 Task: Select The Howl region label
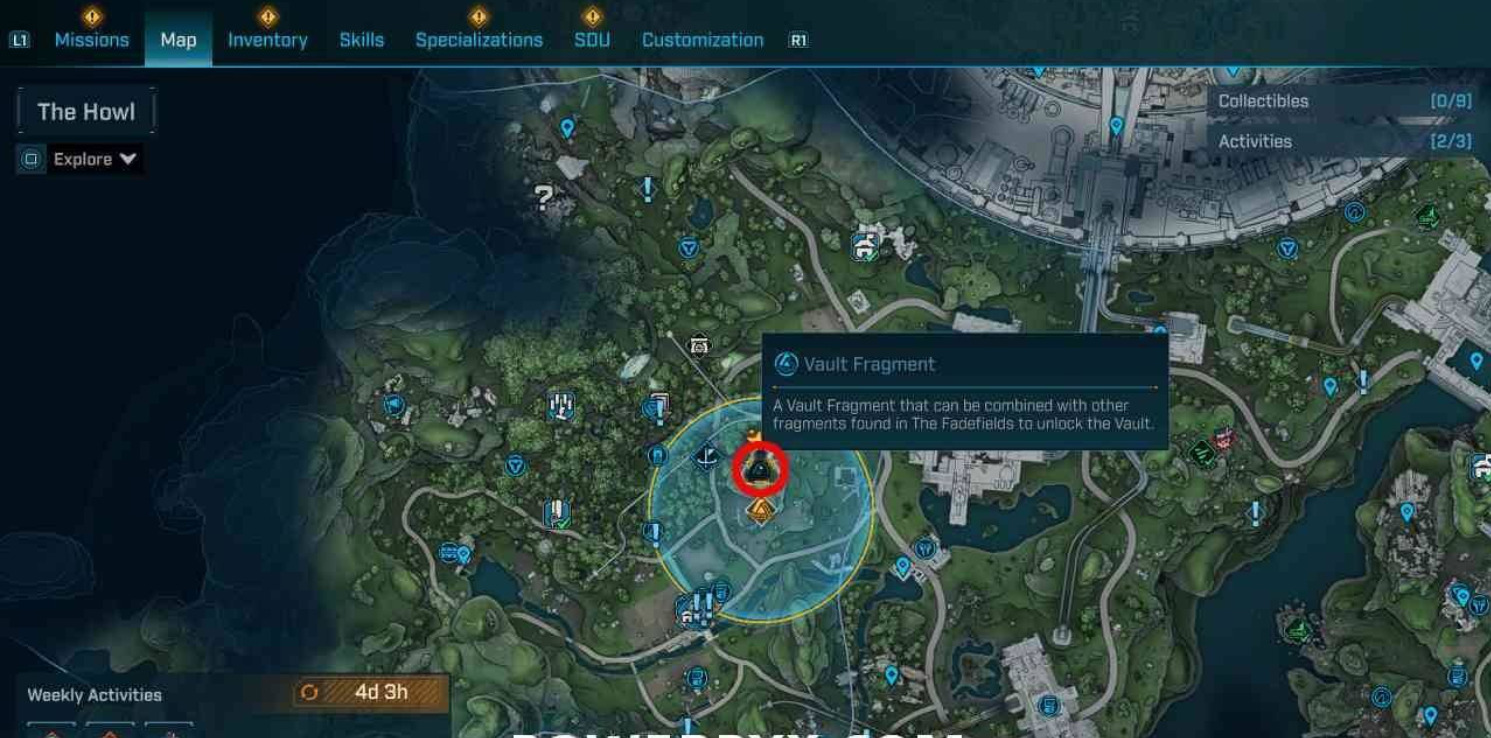[x=86, y=111]
